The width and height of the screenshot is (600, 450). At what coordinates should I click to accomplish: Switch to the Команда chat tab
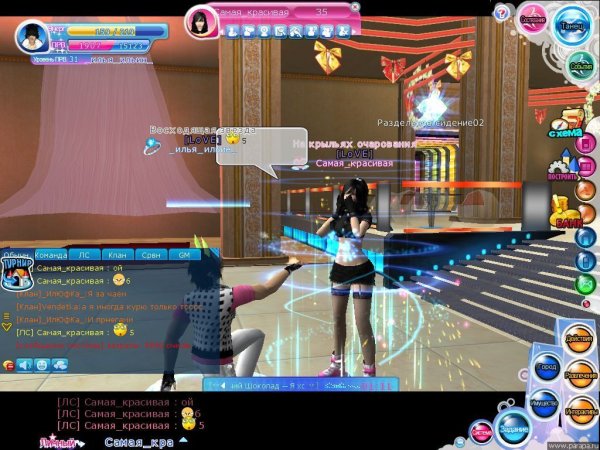[x=51, y=255]
